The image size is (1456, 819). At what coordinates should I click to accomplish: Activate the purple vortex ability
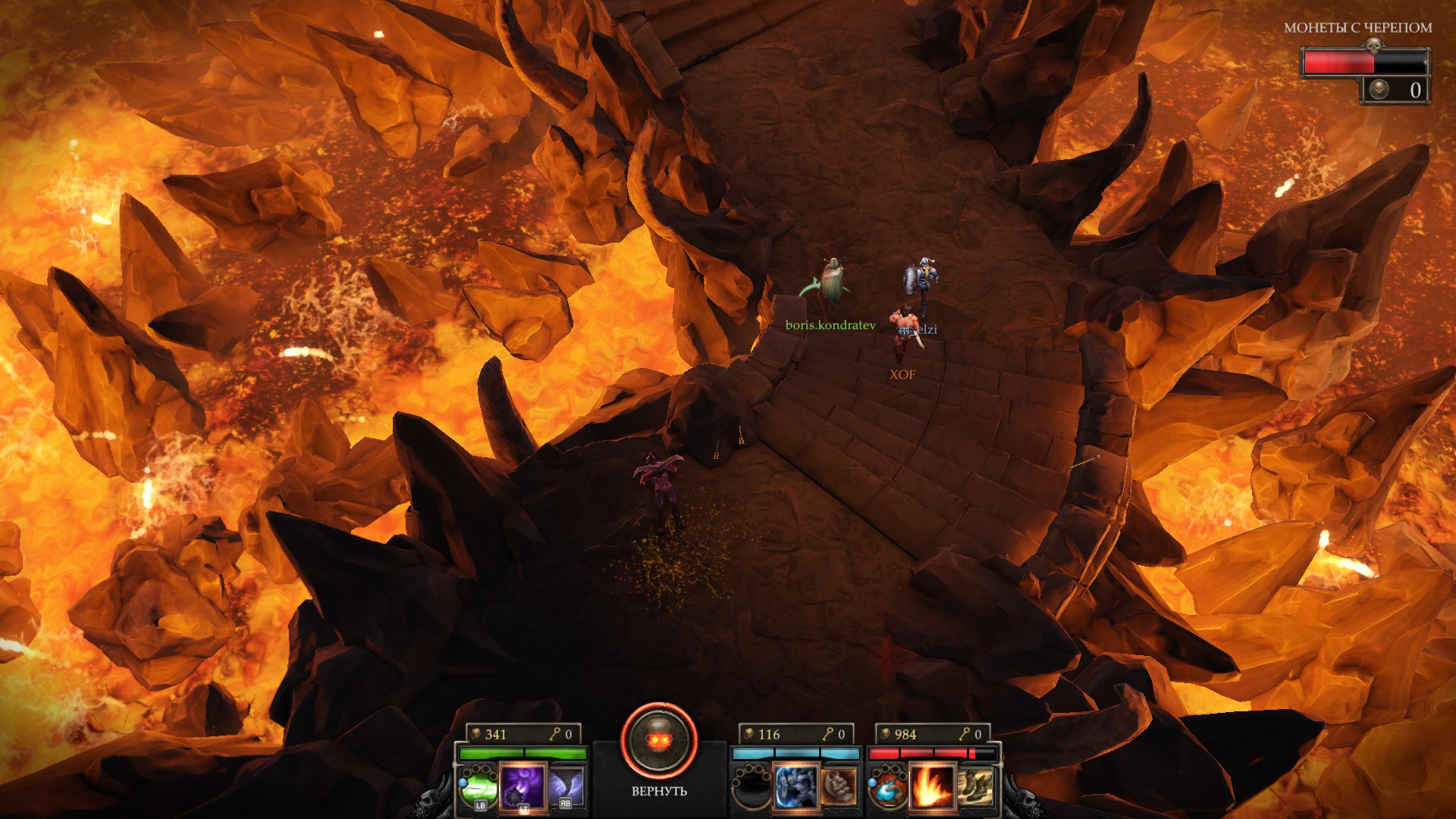523,786
